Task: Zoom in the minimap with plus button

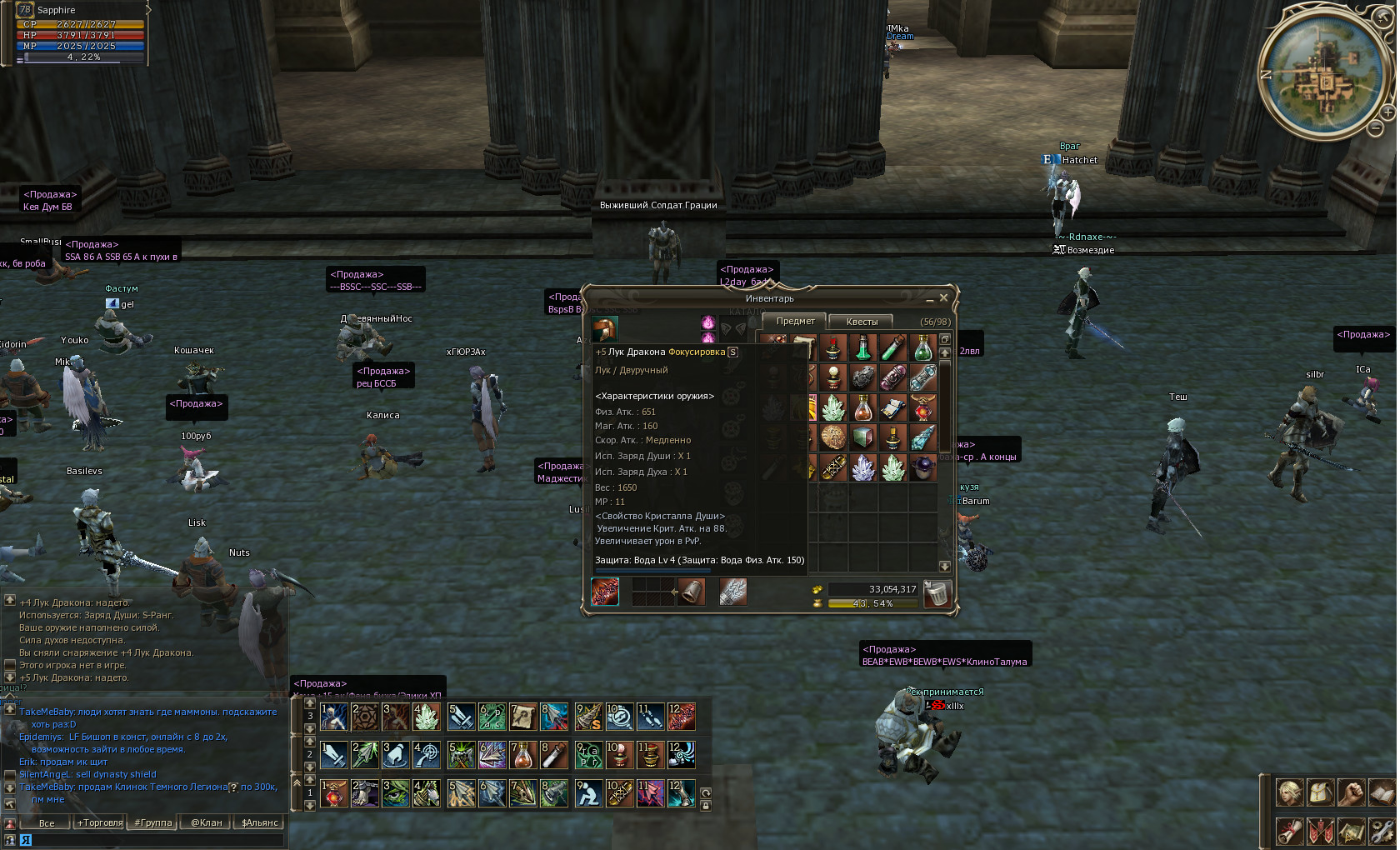Action: [1388, 112]
